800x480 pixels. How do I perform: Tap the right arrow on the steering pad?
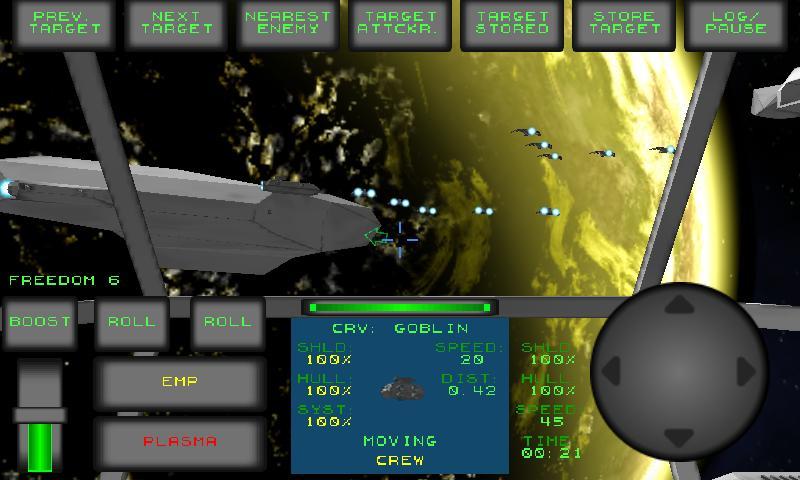tap(746, 371)
